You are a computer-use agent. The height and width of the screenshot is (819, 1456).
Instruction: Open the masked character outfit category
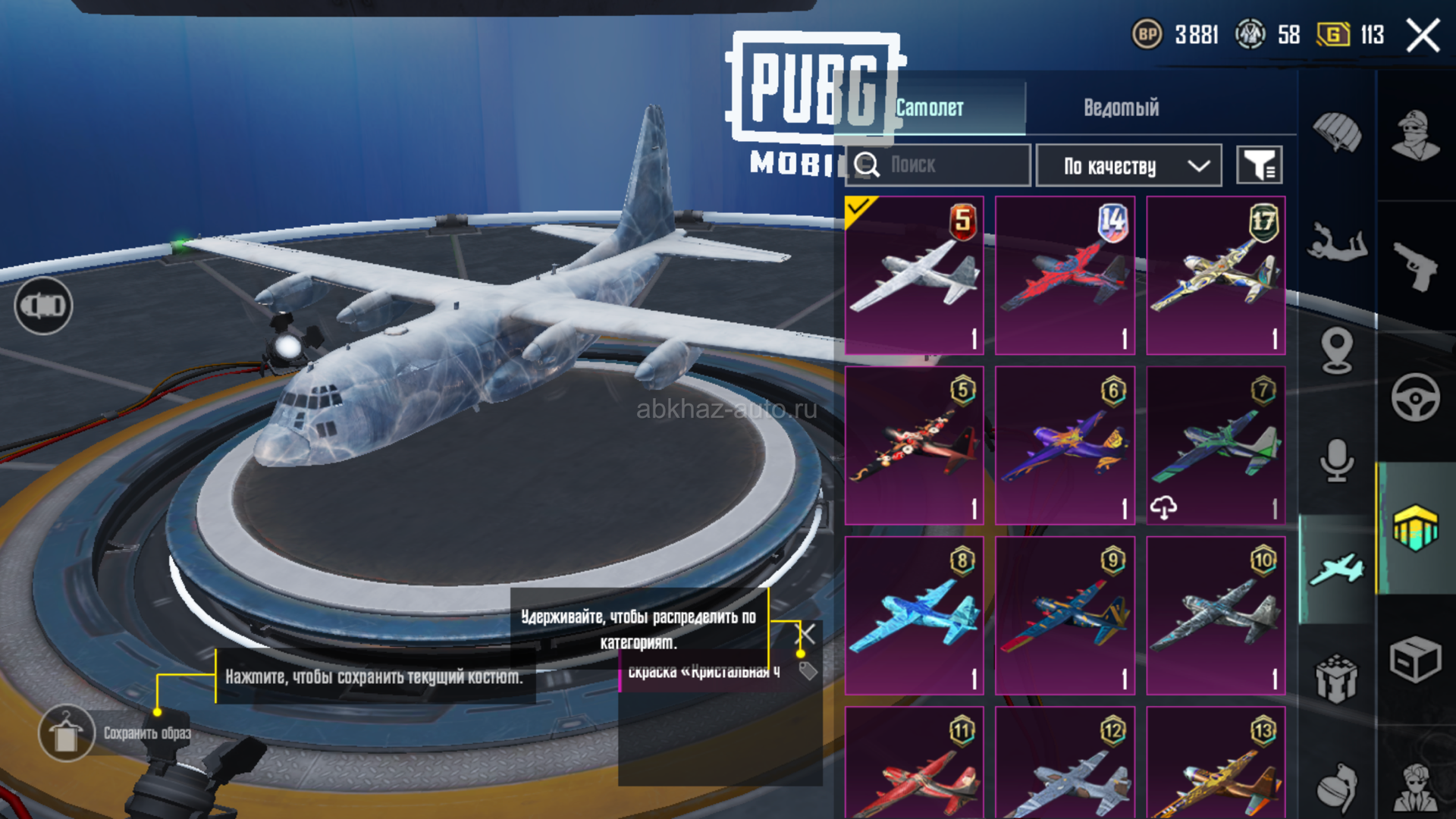(x=1415, y=135)
